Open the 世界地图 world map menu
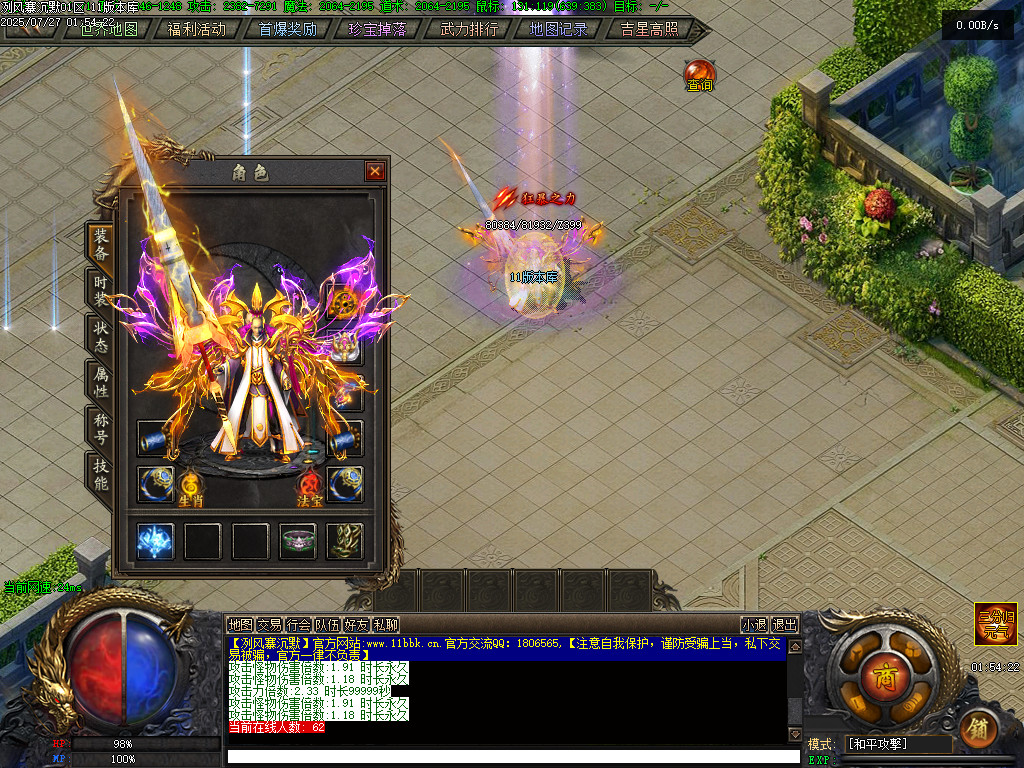This screenshot has height=768, width=1024. 109,29
